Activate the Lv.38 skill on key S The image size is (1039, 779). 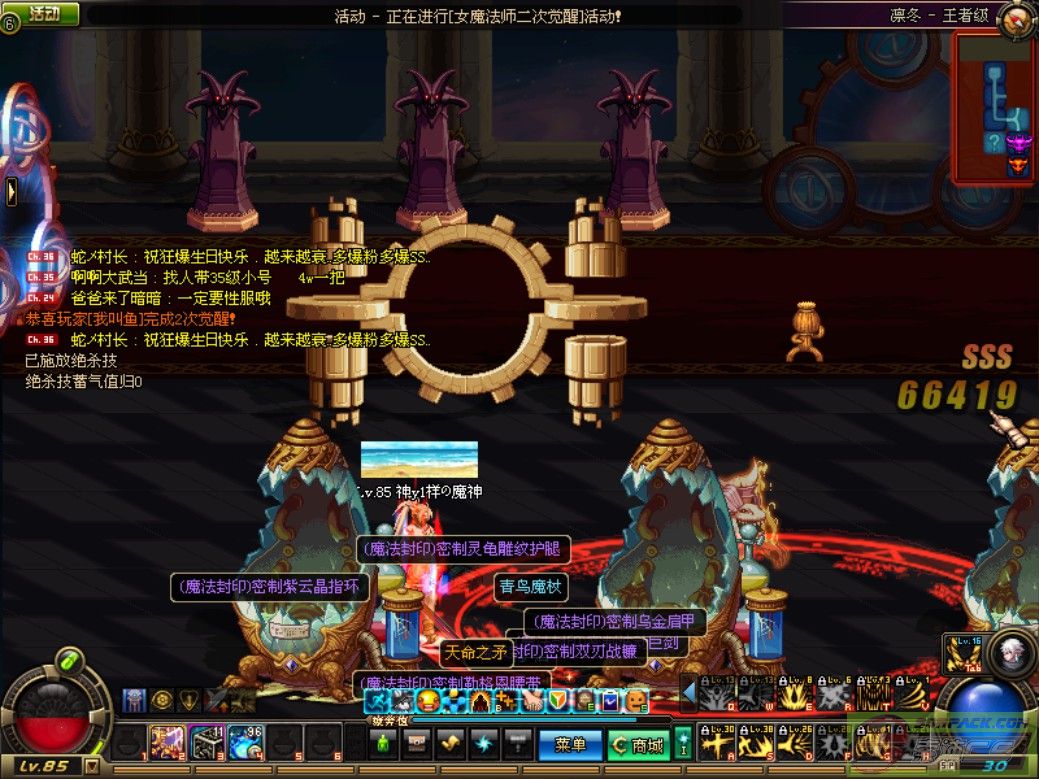tap(753, 742)
